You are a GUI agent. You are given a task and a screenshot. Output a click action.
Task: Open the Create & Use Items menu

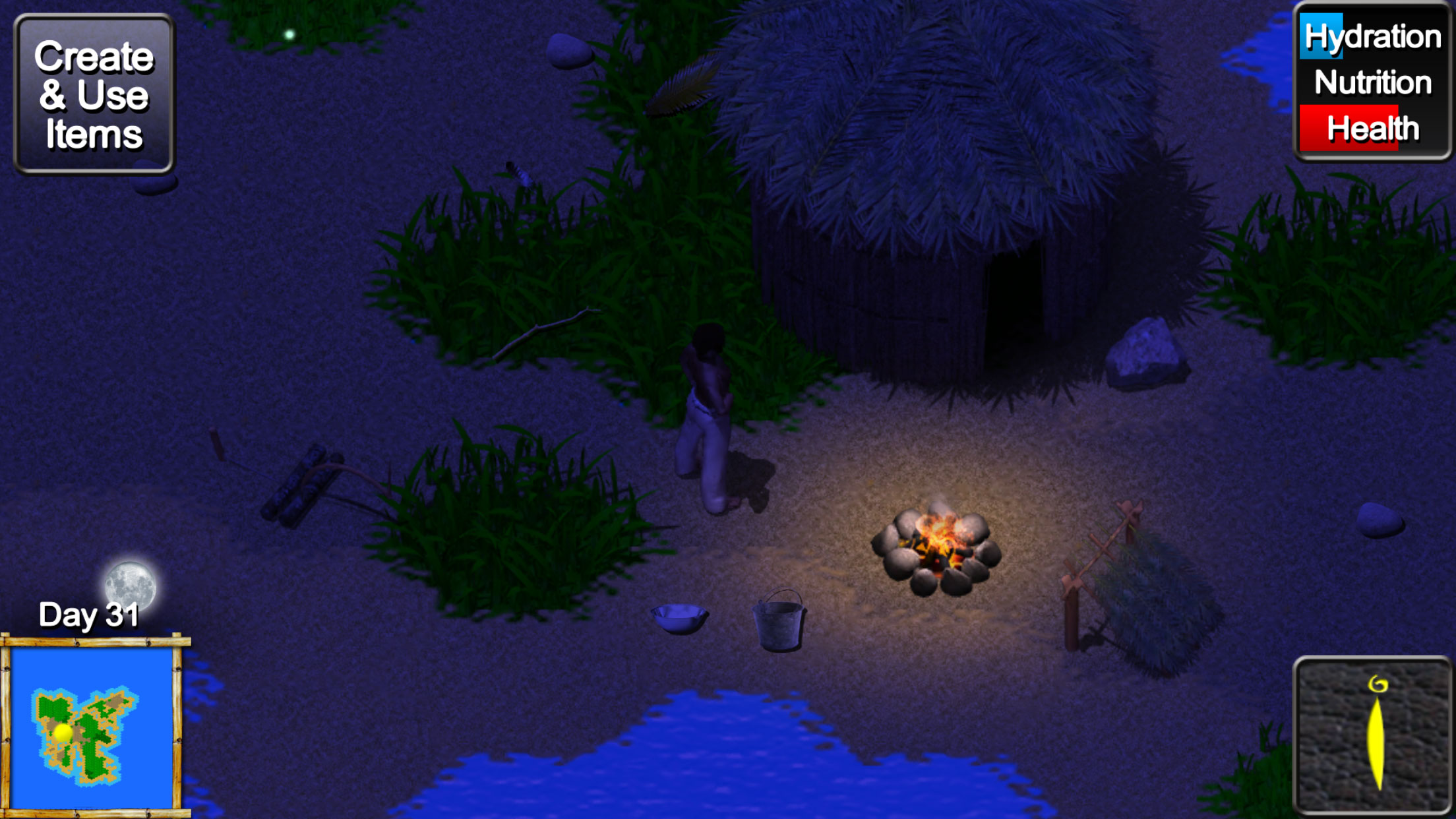coord(94,94)
